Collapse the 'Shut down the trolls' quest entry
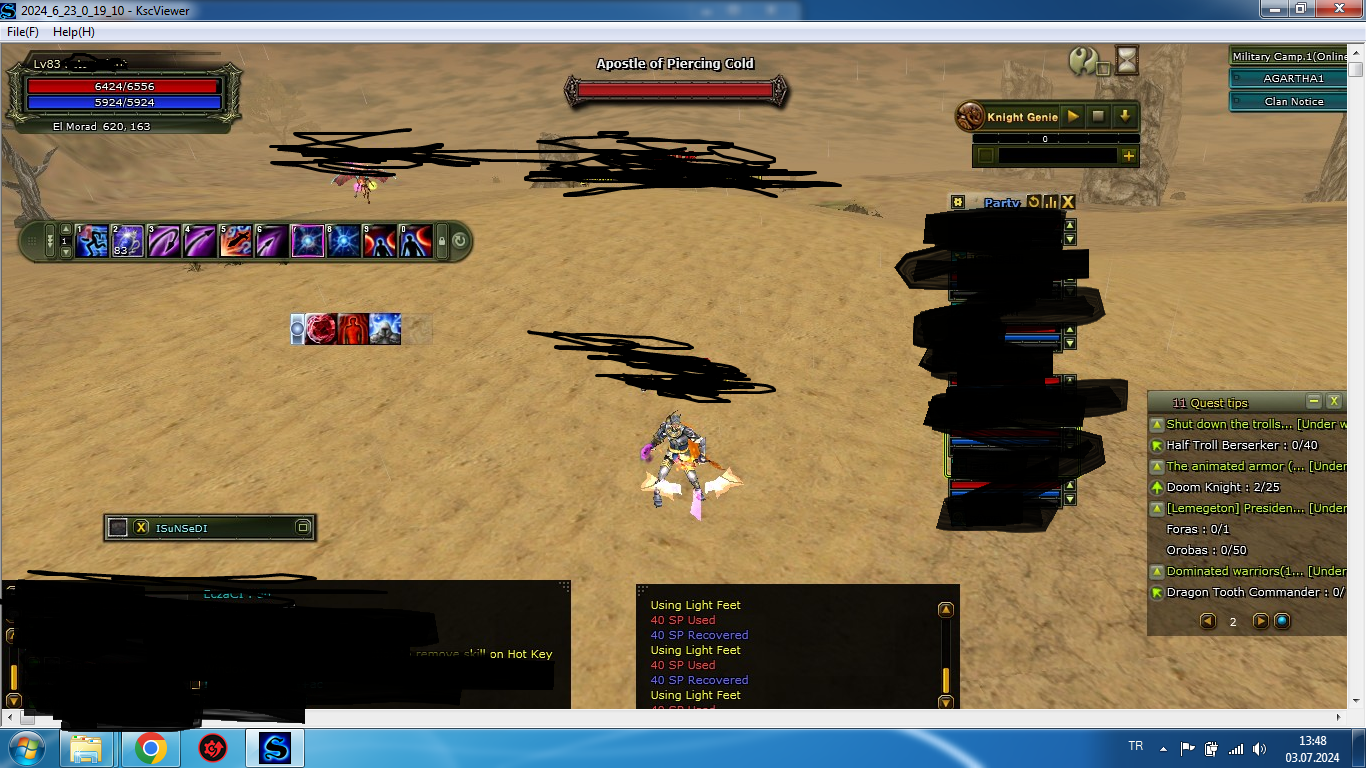The image size is (1366, 768). (1157, 424)
